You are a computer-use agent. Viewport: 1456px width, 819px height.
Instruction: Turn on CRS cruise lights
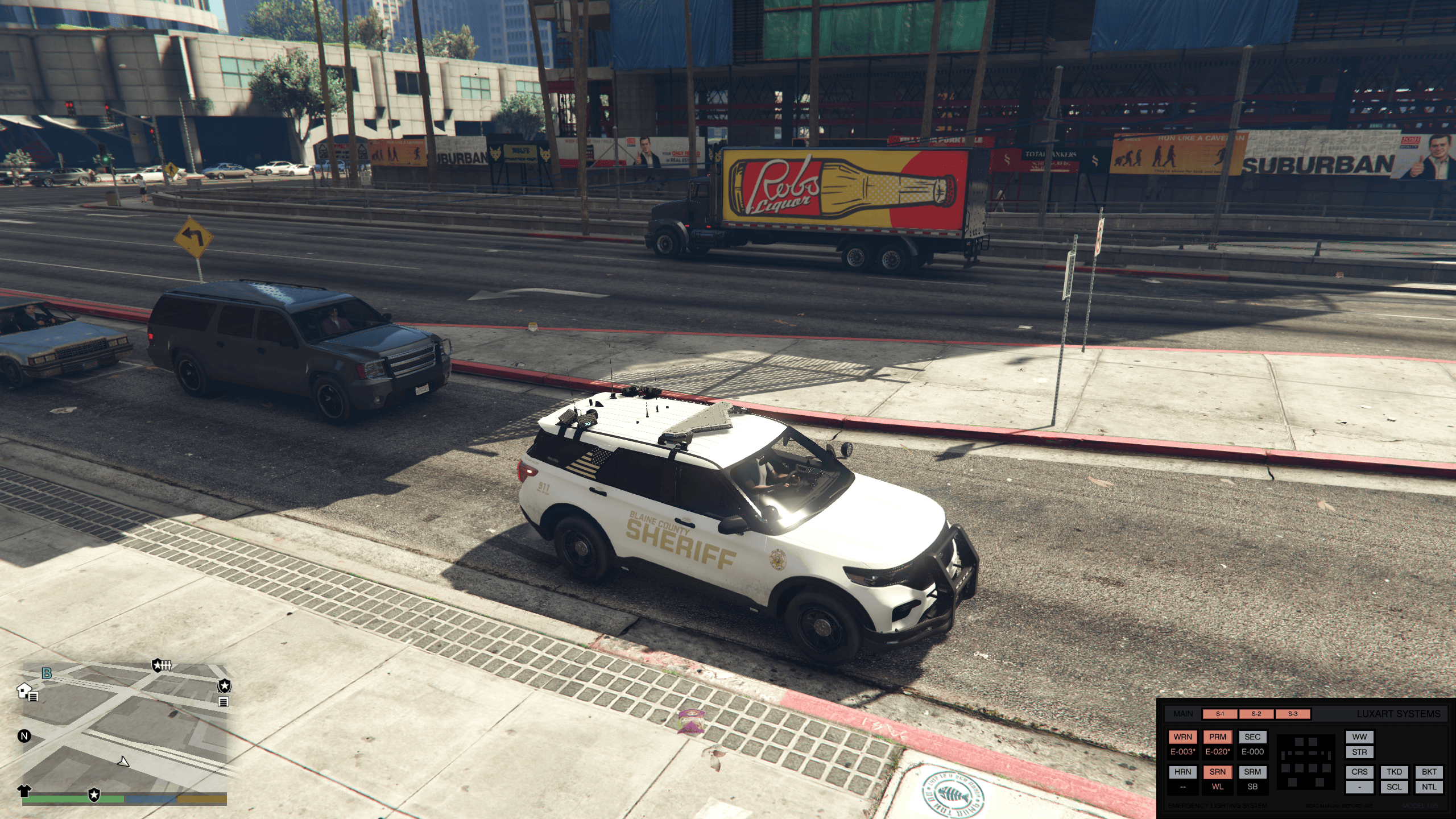(x=1359, y=772)
